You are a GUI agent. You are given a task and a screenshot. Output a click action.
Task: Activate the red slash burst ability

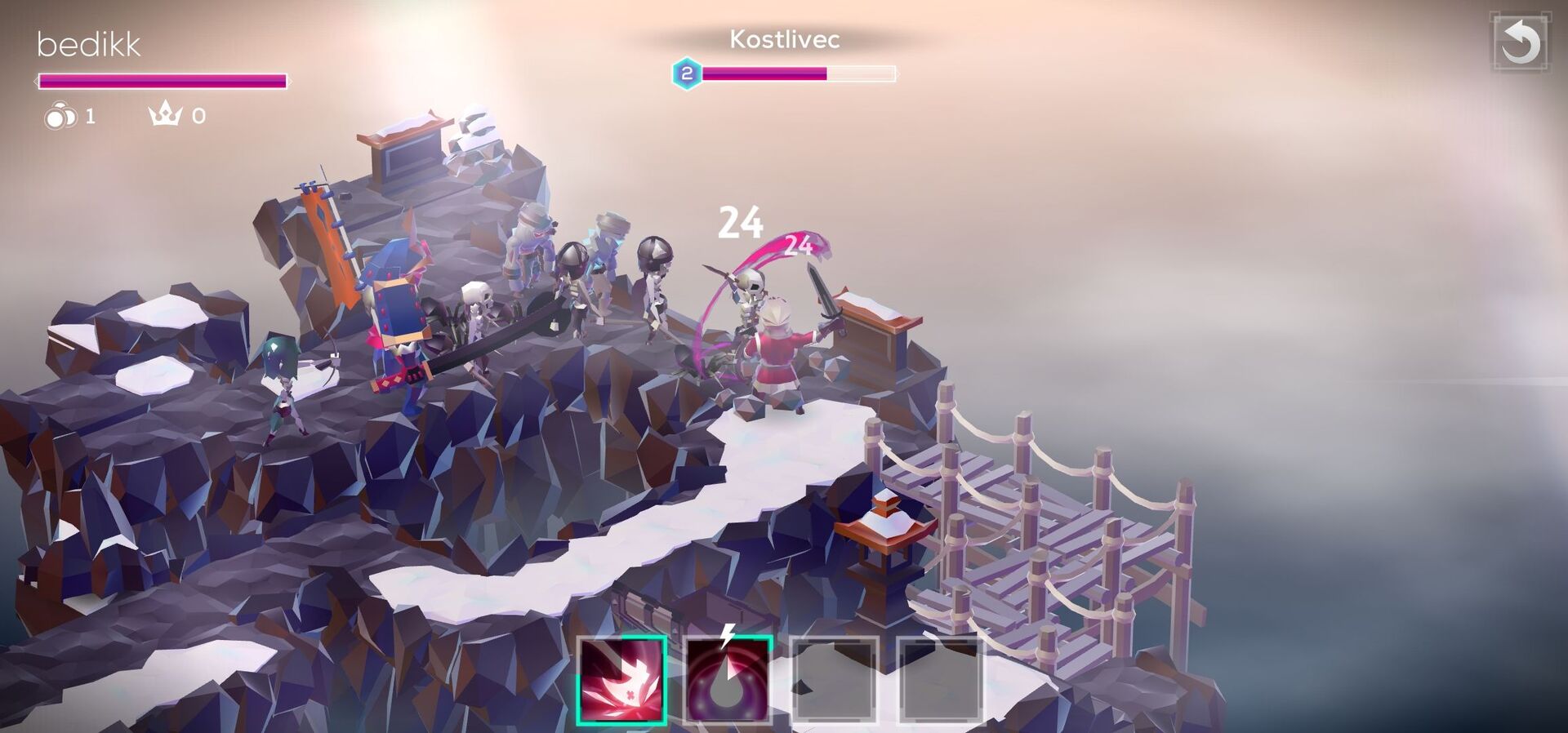(x=621, y=680)
